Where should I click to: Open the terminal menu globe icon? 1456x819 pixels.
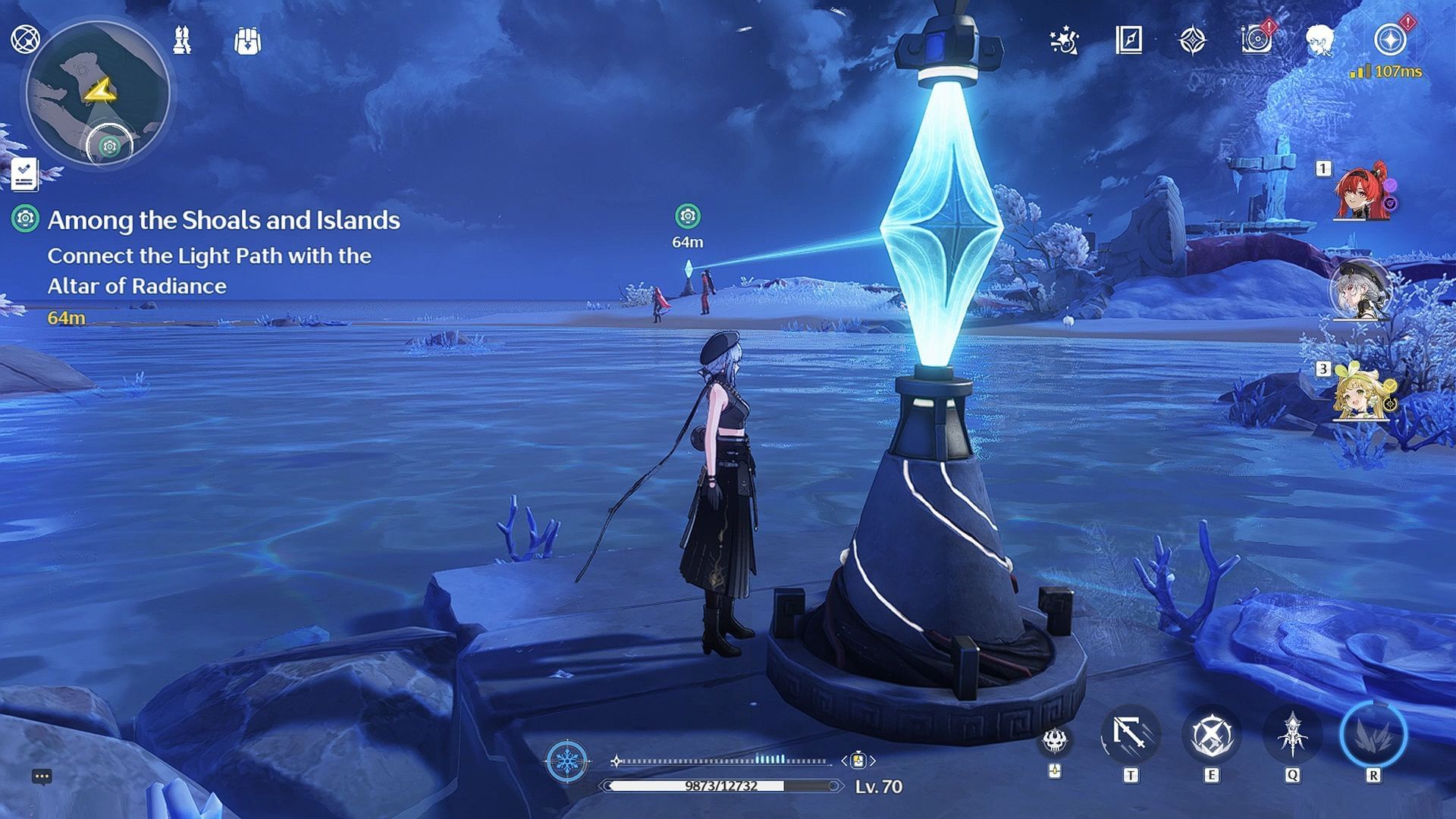click(x=25, y=39)
